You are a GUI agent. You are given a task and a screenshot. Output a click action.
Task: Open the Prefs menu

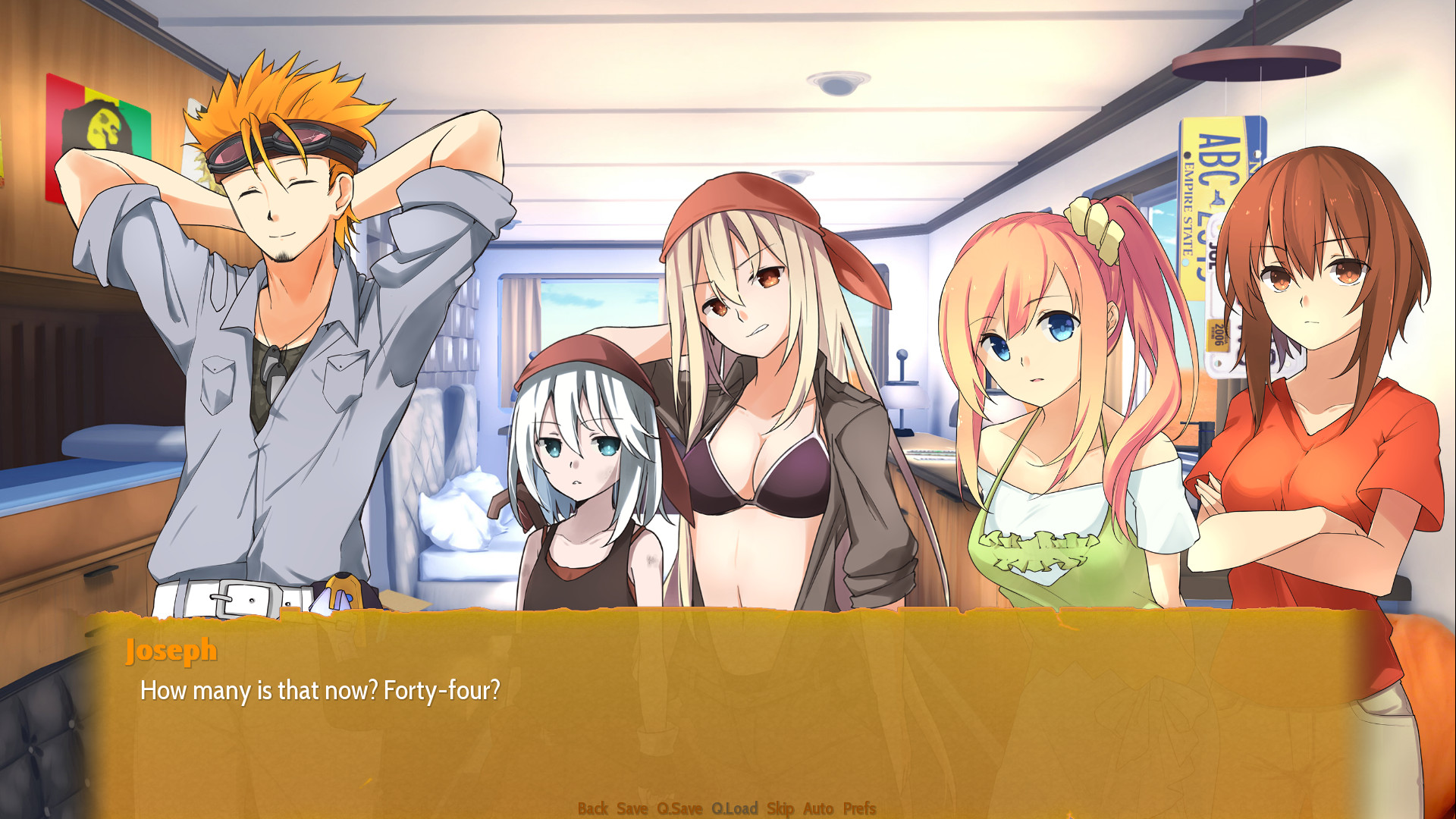(859, 808)
